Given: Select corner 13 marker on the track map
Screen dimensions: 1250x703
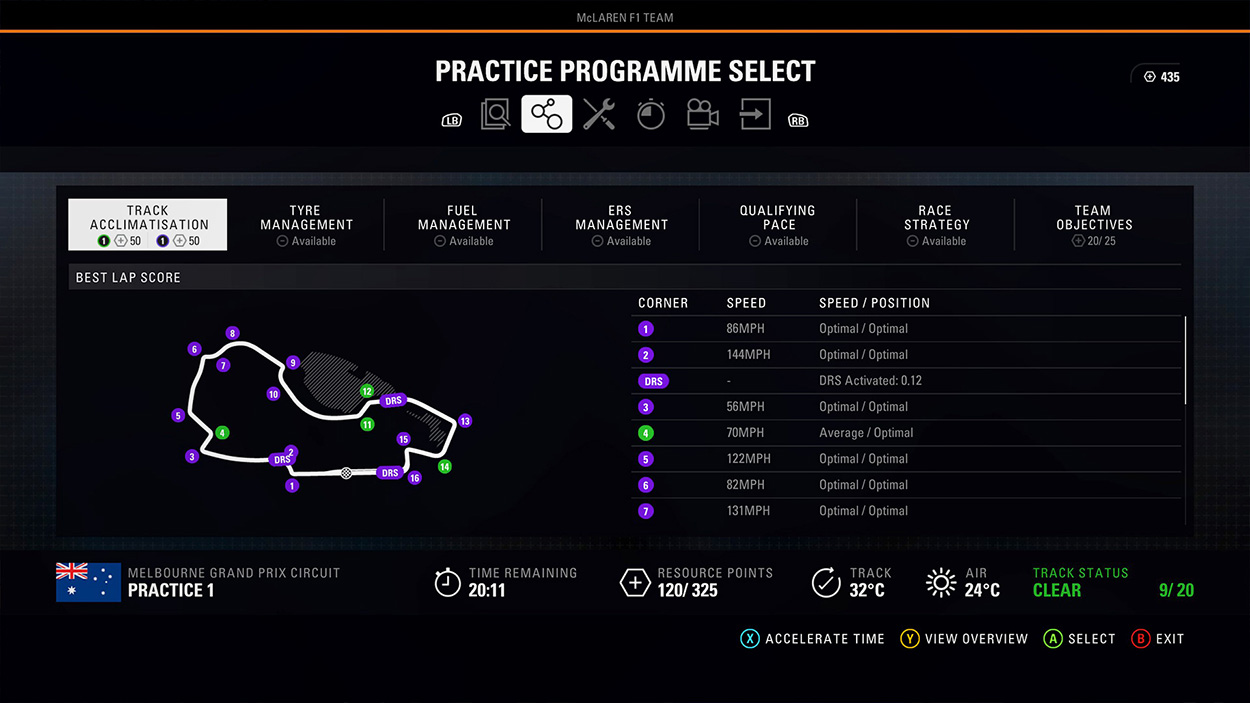Looking at the screenshot, I should pyautogui.click(x=464, y=421).
